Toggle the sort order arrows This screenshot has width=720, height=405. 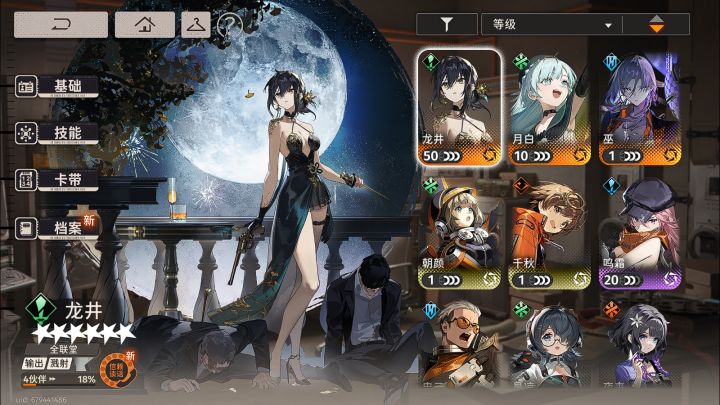pyautogui.click(x=656, y=24)
